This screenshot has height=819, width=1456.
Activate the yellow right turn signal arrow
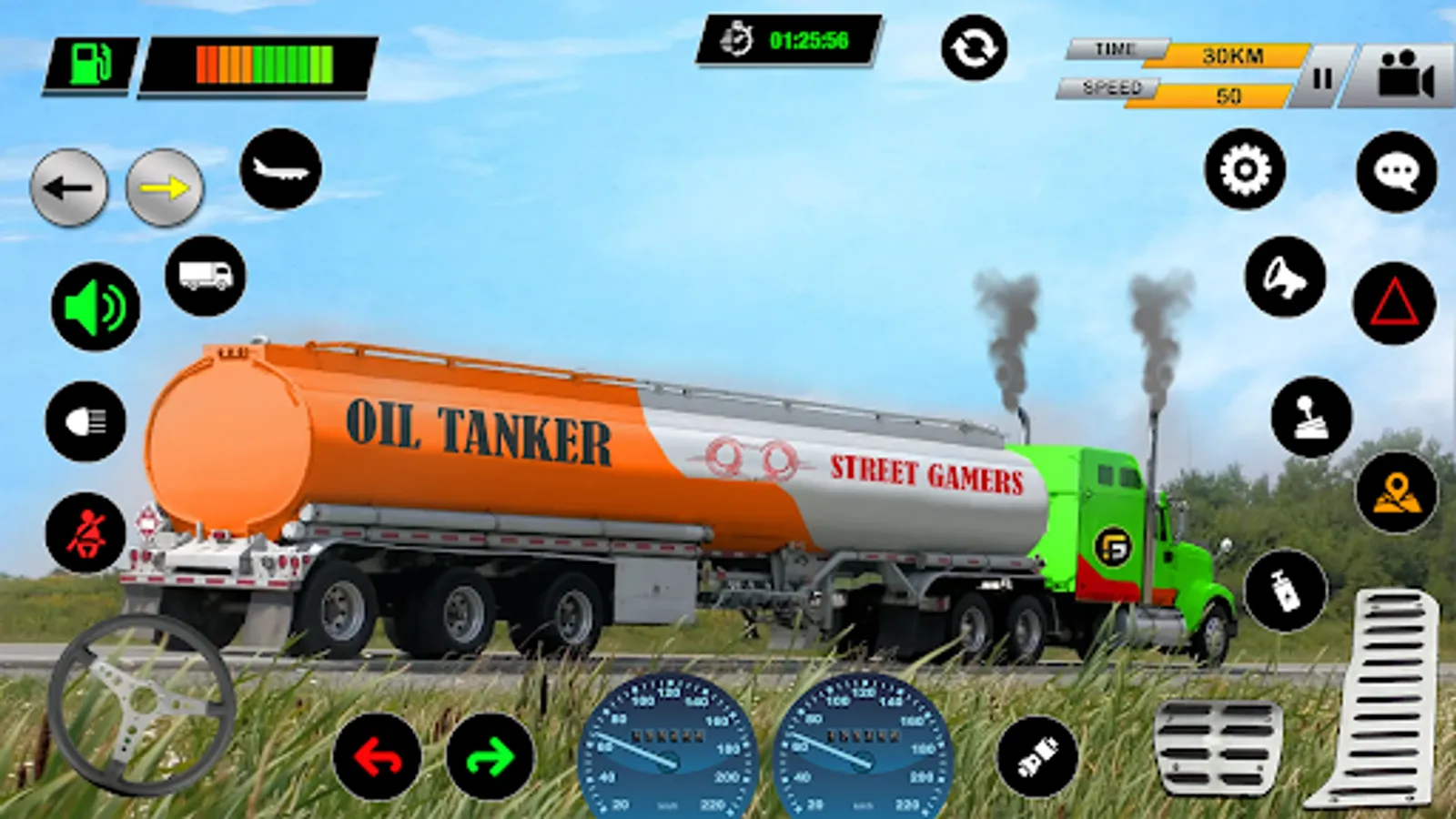pos(165,188)
